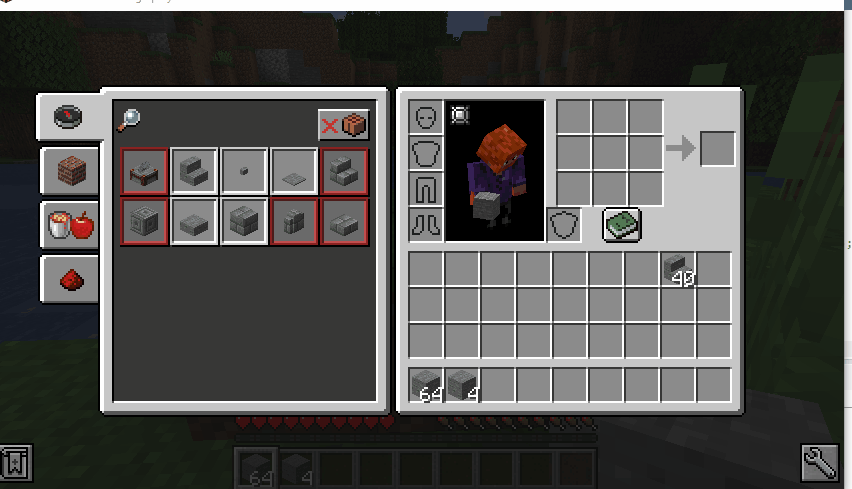Select the stone bricks block recipe

(x=244, y=221)
